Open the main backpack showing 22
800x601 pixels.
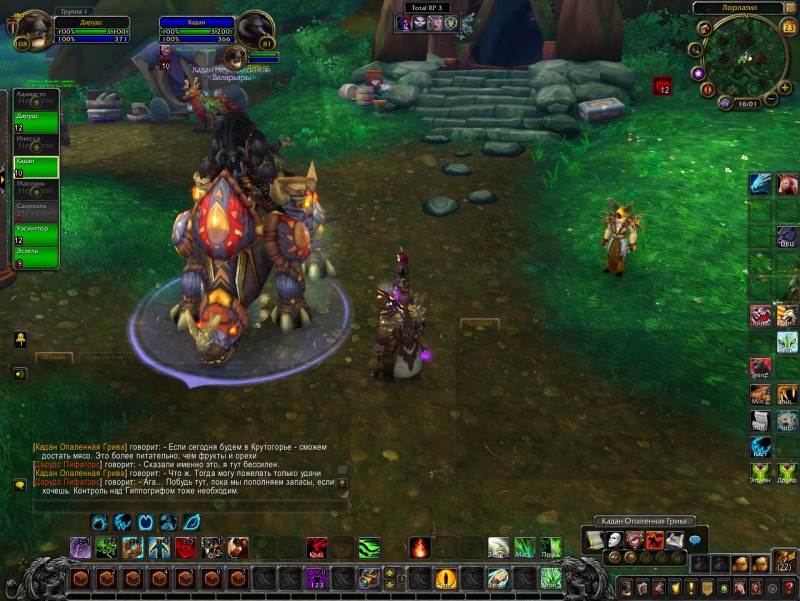[x=784, y=562]
